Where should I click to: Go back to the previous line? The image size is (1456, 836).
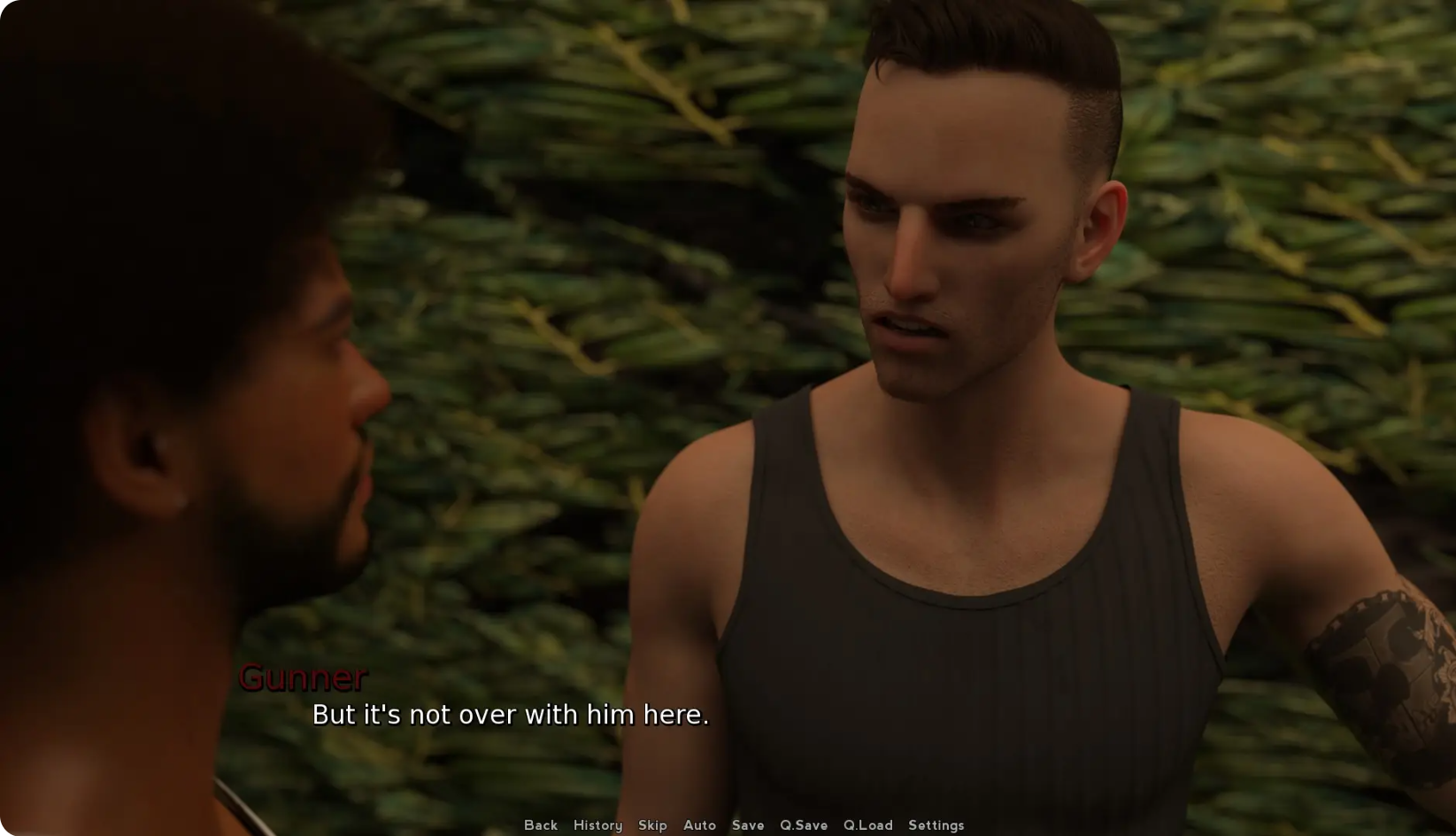point(541,825)
